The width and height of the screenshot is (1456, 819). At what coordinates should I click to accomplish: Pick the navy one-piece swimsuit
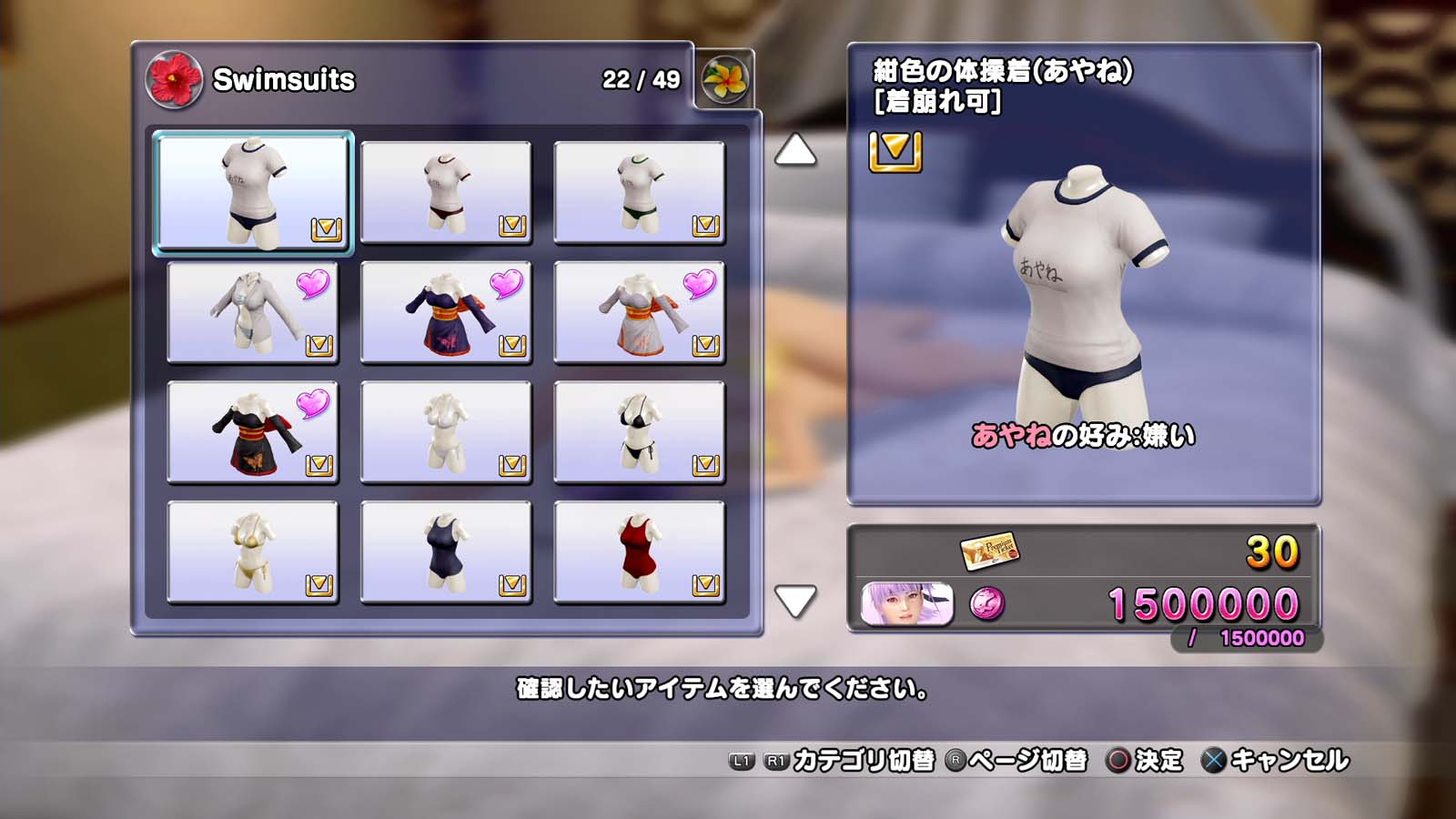446,551
